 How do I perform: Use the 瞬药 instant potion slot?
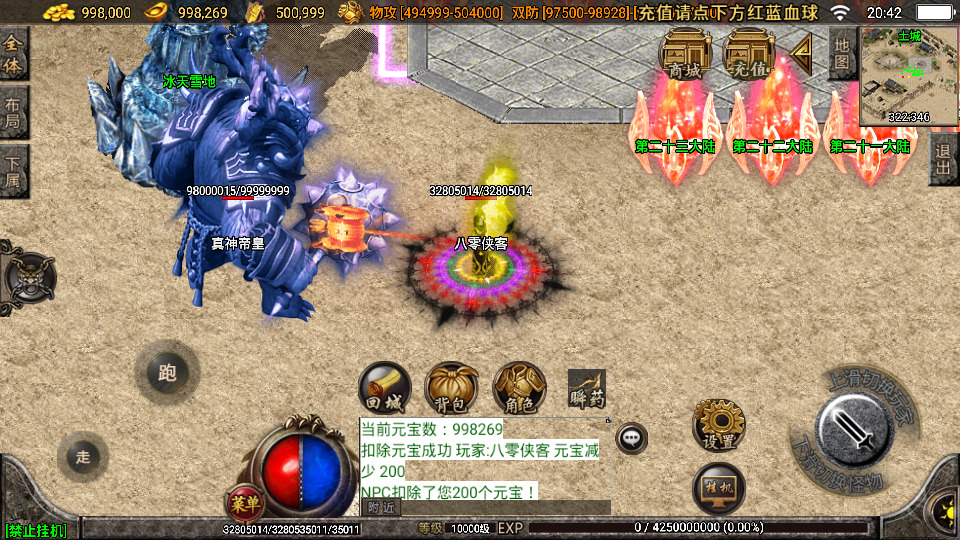(x=587, y=388)
